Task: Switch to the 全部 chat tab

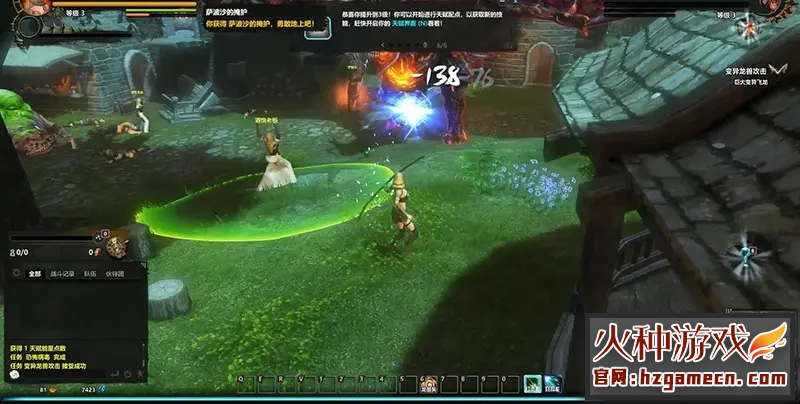Action: coord(35,273)
